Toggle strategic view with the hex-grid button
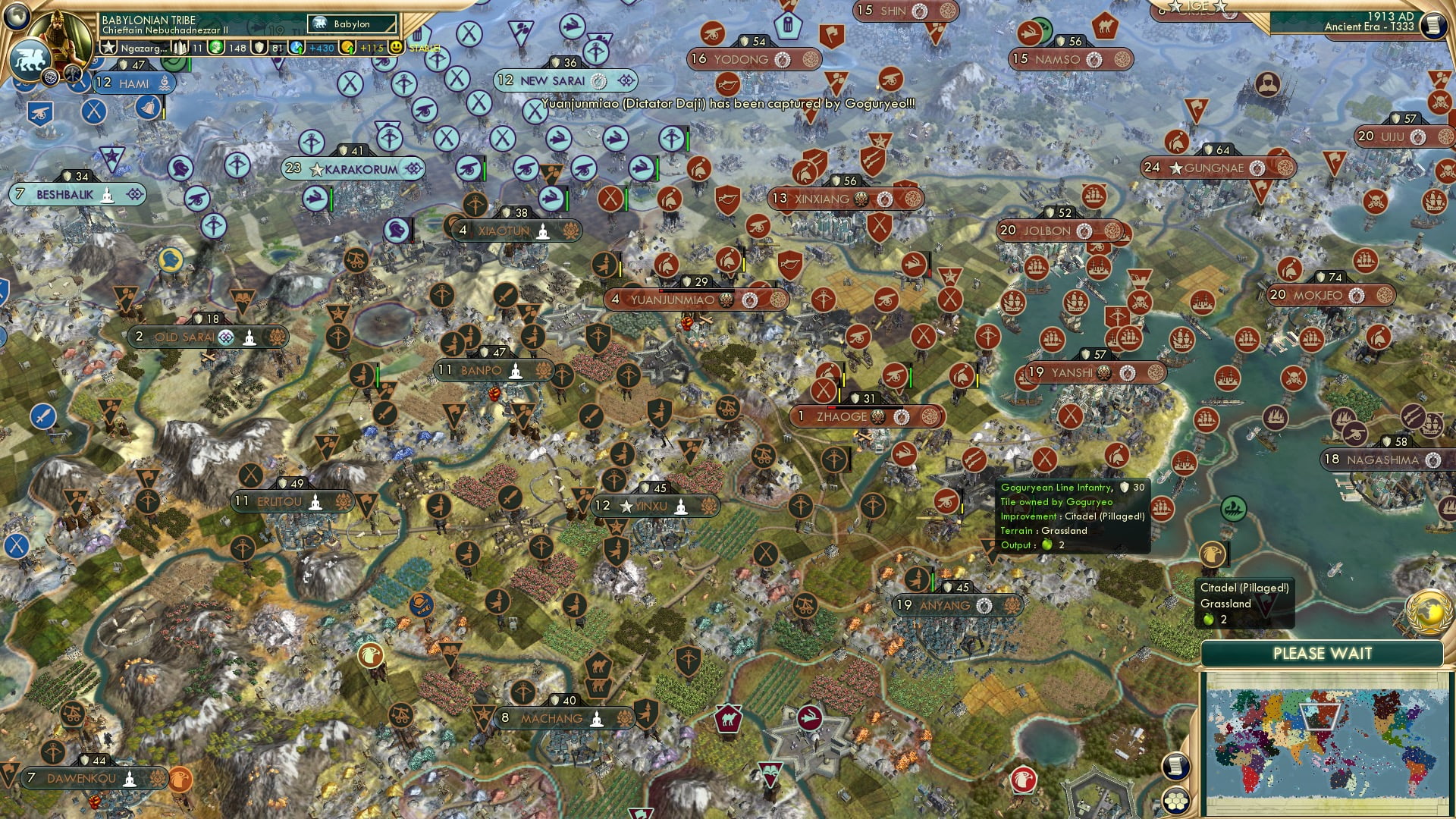The height and width of the screenshot is (819, 1456). click(x=1175, y=802)
